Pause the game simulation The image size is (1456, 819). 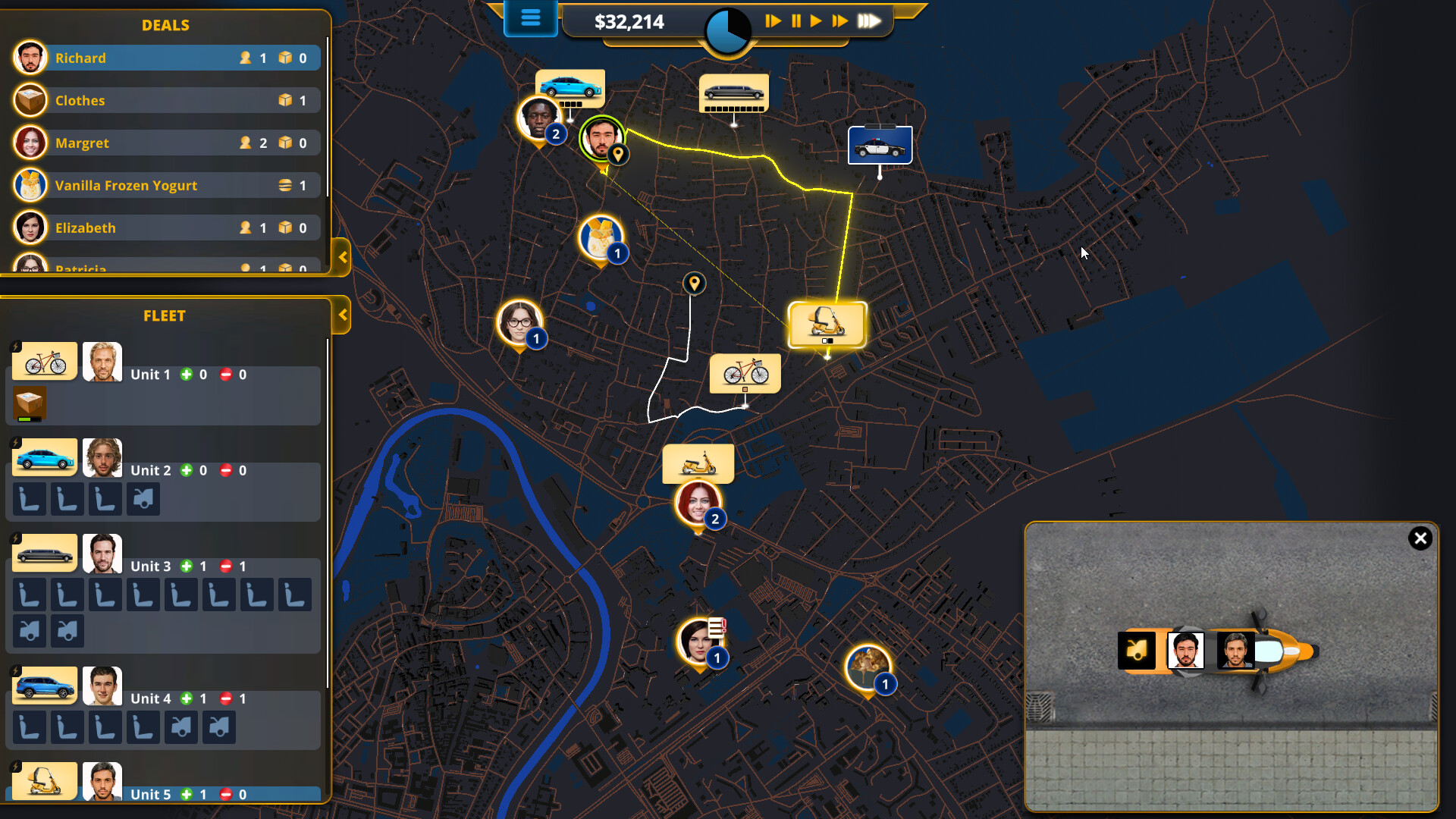click(x=795, y=21)
